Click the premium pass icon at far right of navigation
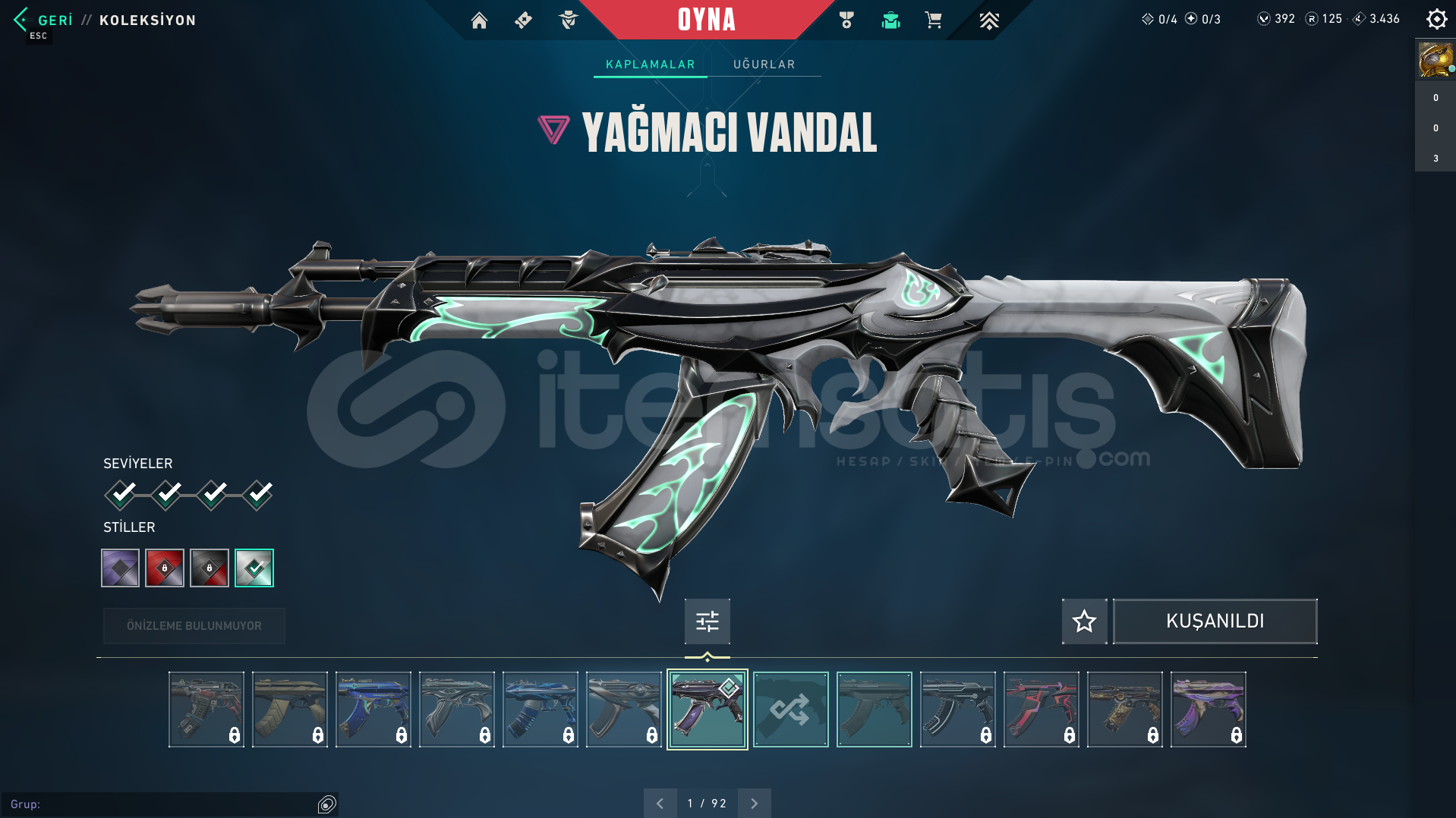This screenshot has height=818, width=1456. click(989, 20)
